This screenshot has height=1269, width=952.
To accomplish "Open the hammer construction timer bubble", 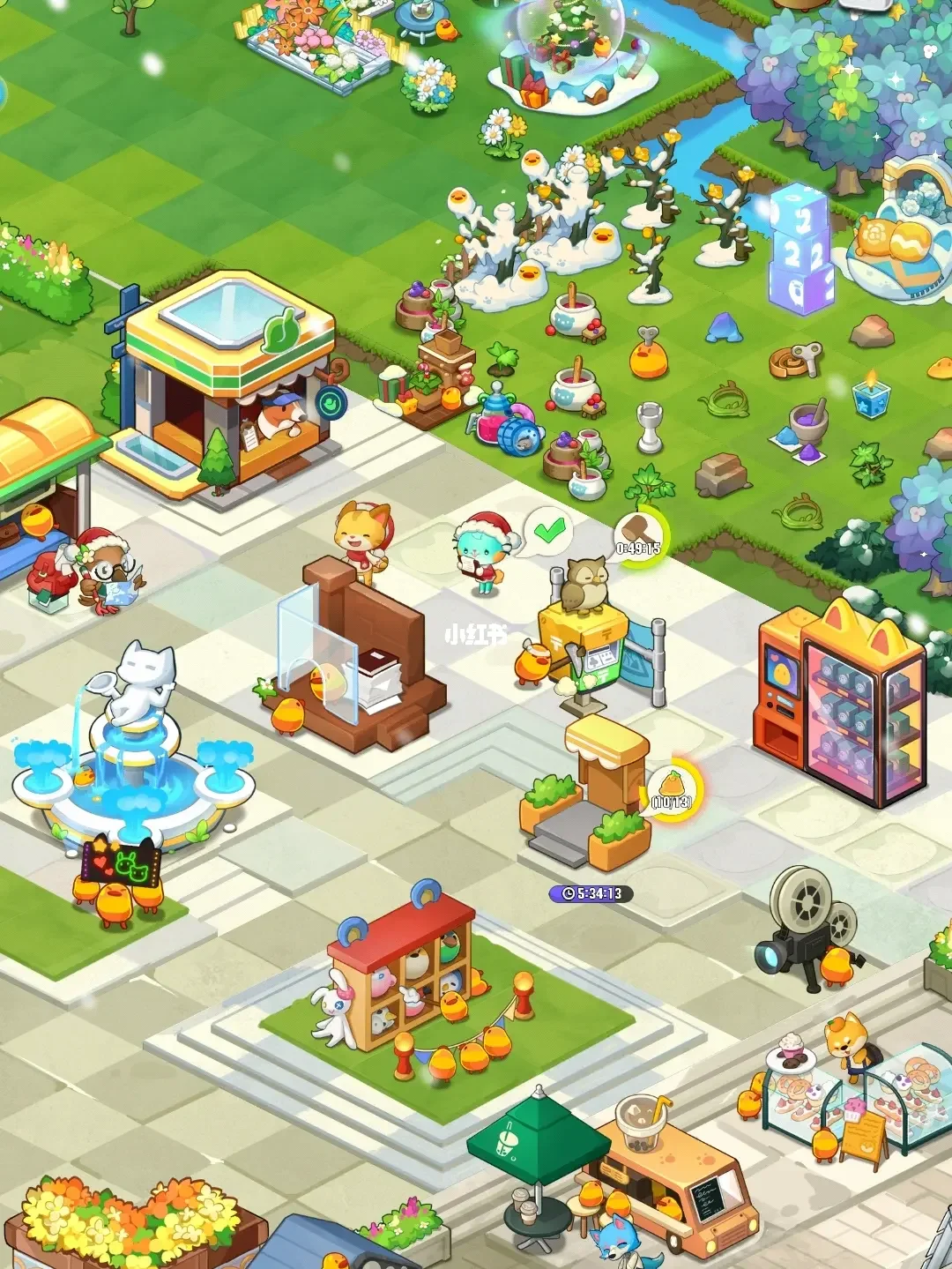I will tap(641, 535).
